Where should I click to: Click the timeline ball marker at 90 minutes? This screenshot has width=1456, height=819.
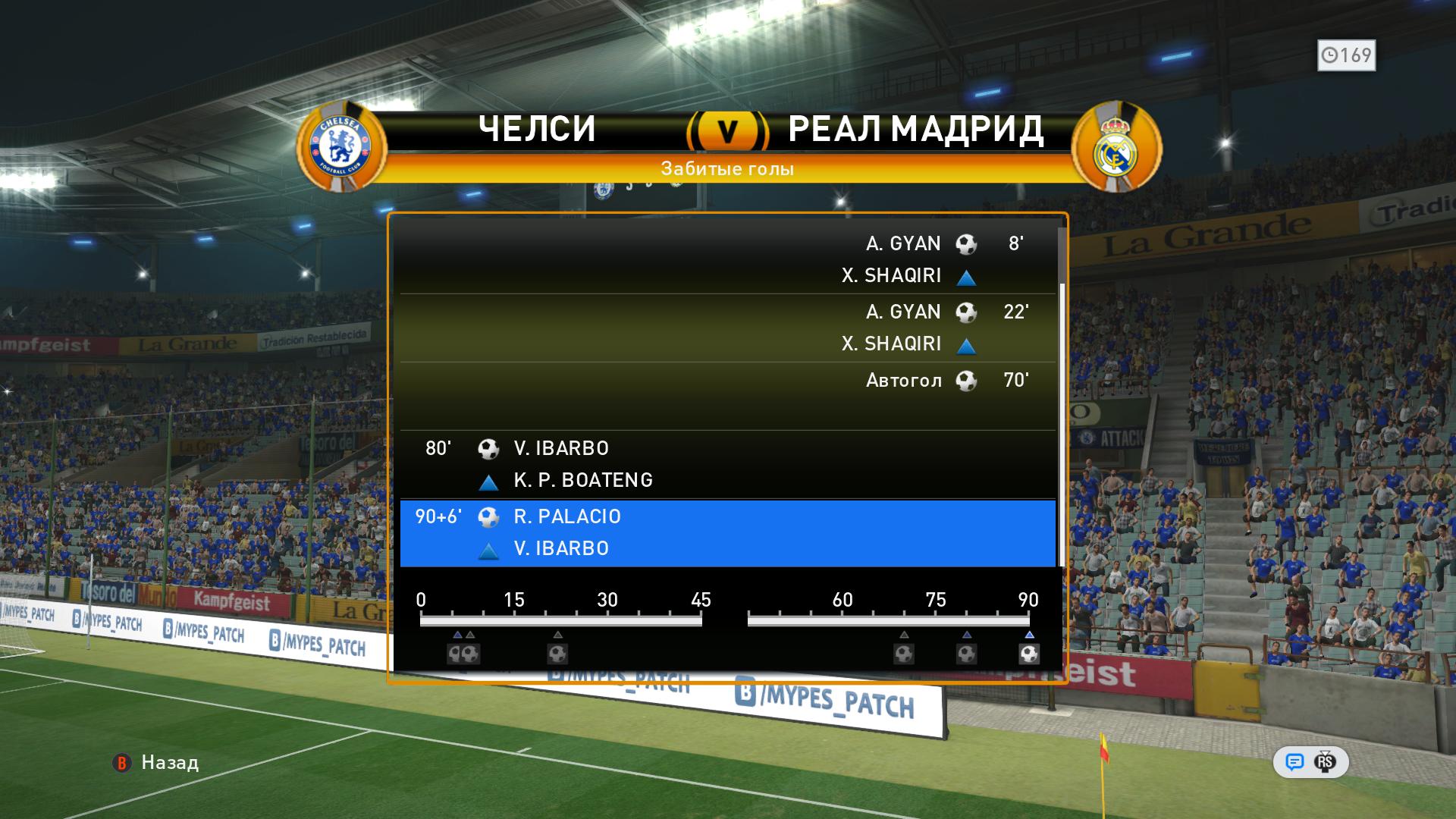pos(1028,653)
